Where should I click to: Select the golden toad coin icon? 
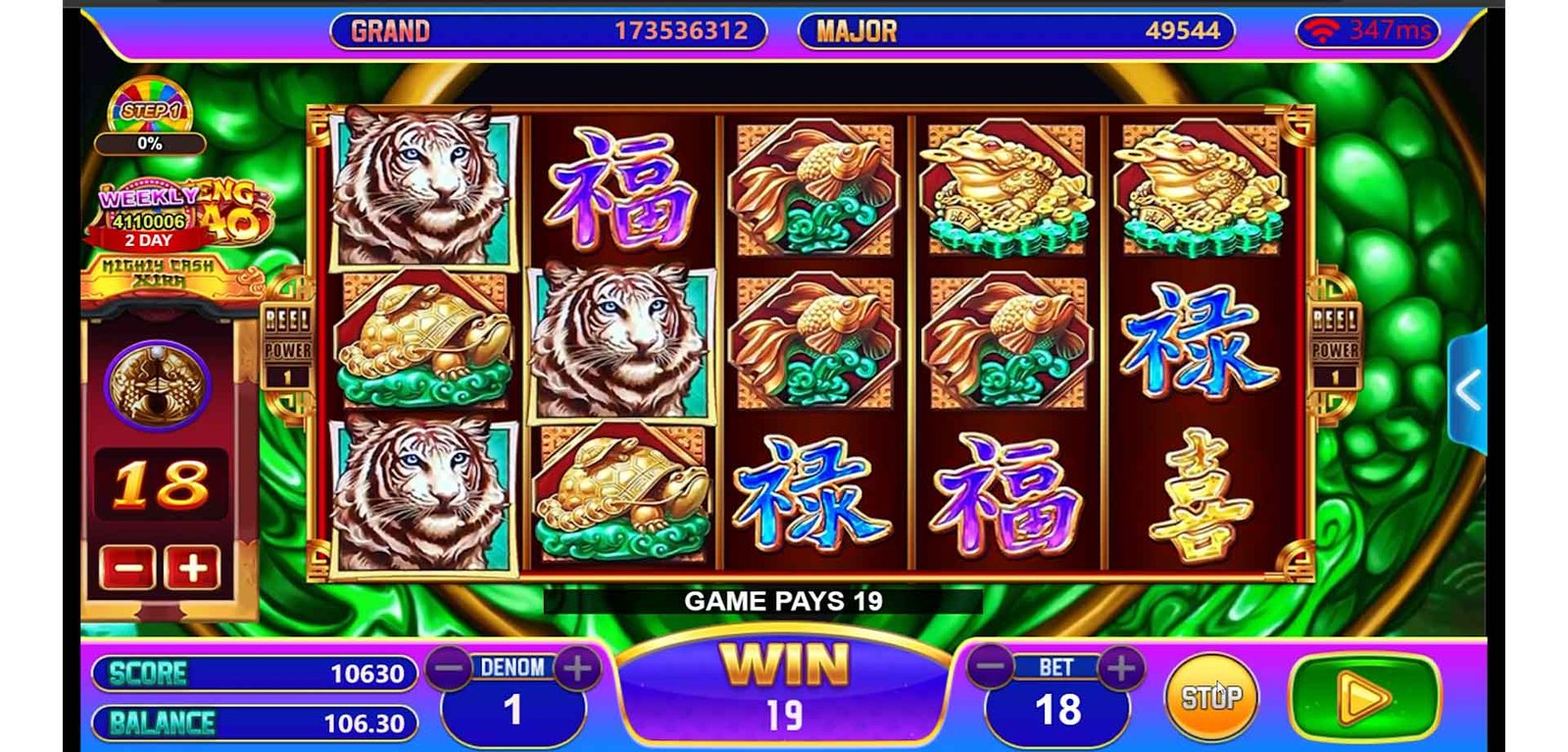point(157,383)
